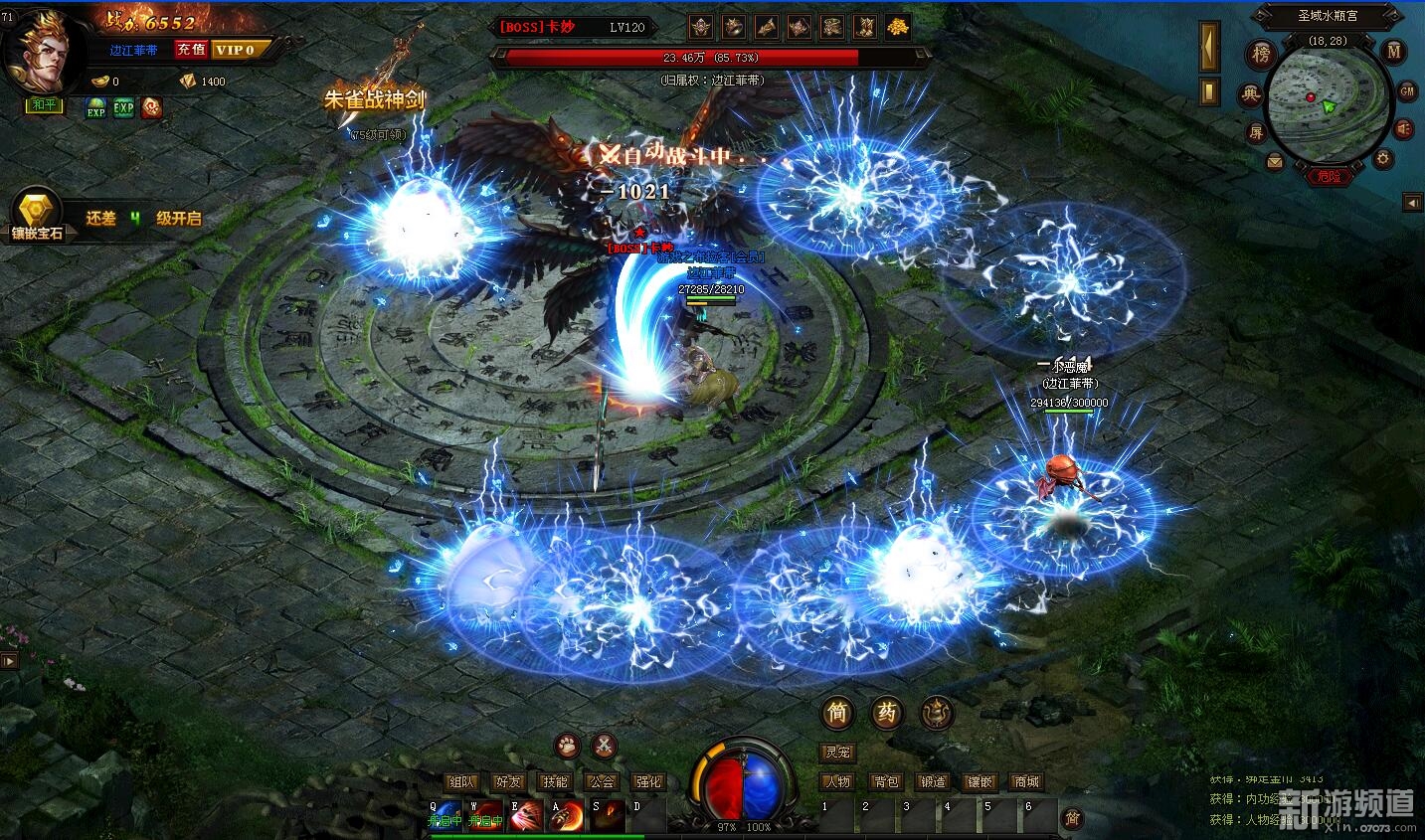This screenshot has width=1425, height=840.
Task: Open the gear settings icon
Action: [x=1382, y=159]
